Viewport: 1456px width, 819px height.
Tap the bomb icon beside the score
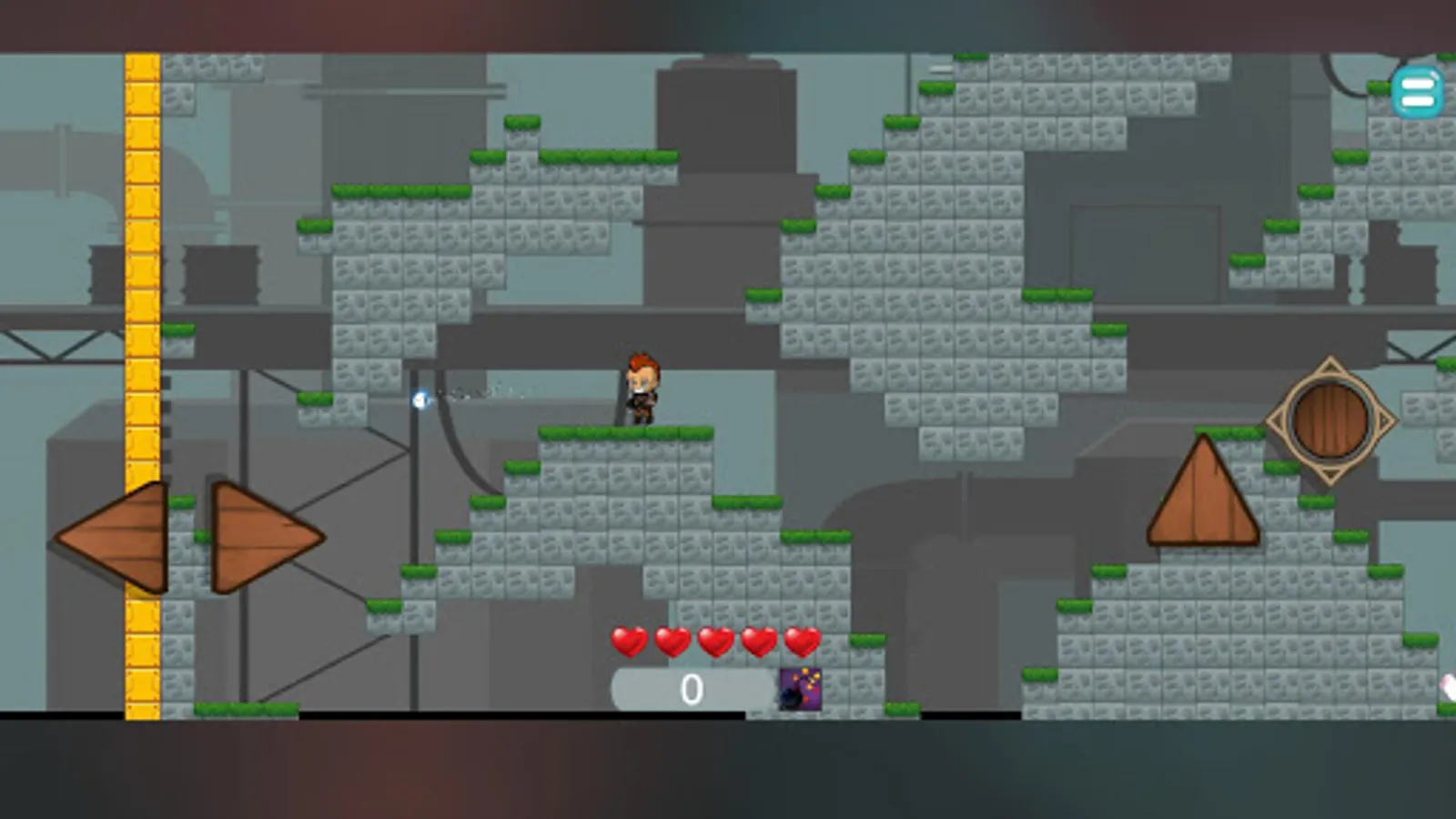pyautogui.click(x=799, y=689)
